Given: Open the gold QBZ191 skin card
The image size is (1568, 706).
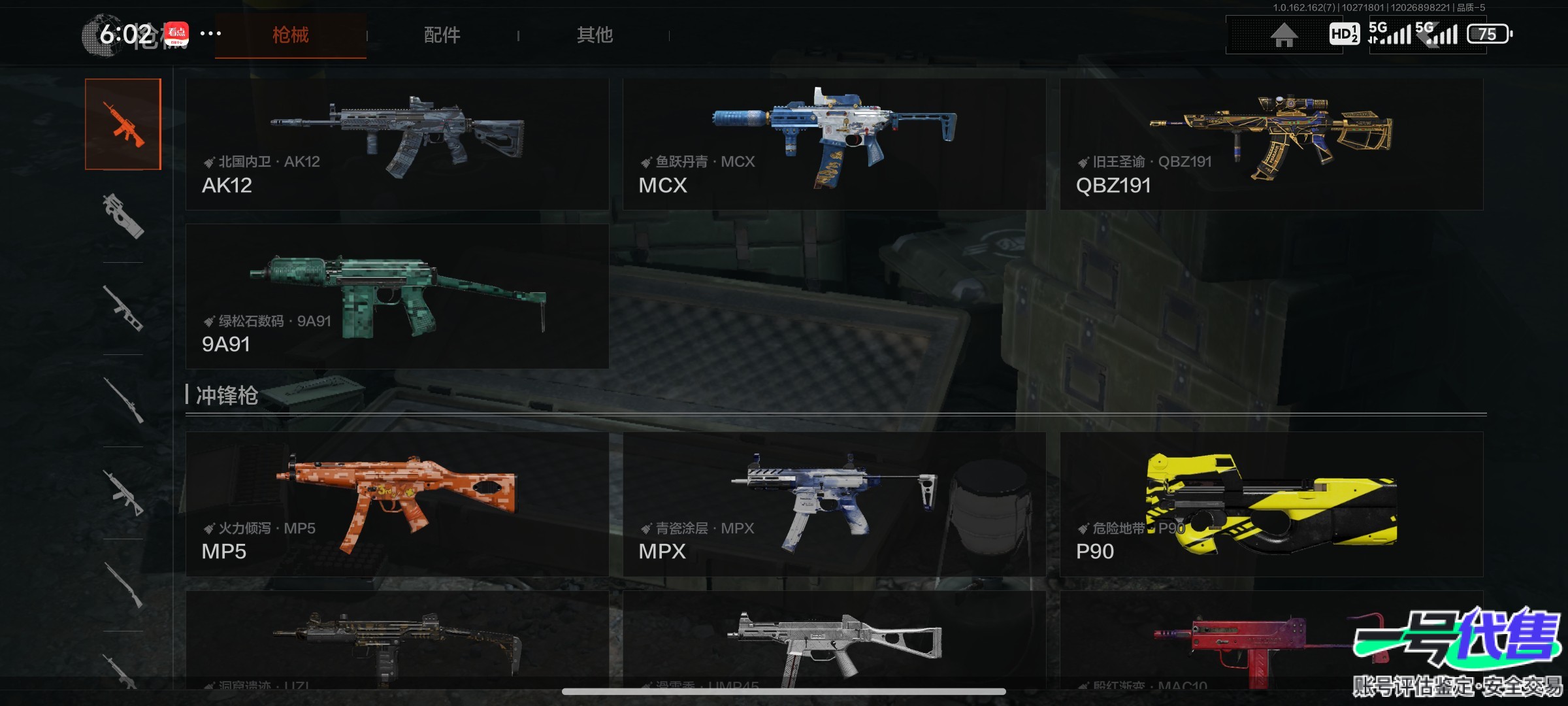Looking at the screenshot, I should point(1271,144).
